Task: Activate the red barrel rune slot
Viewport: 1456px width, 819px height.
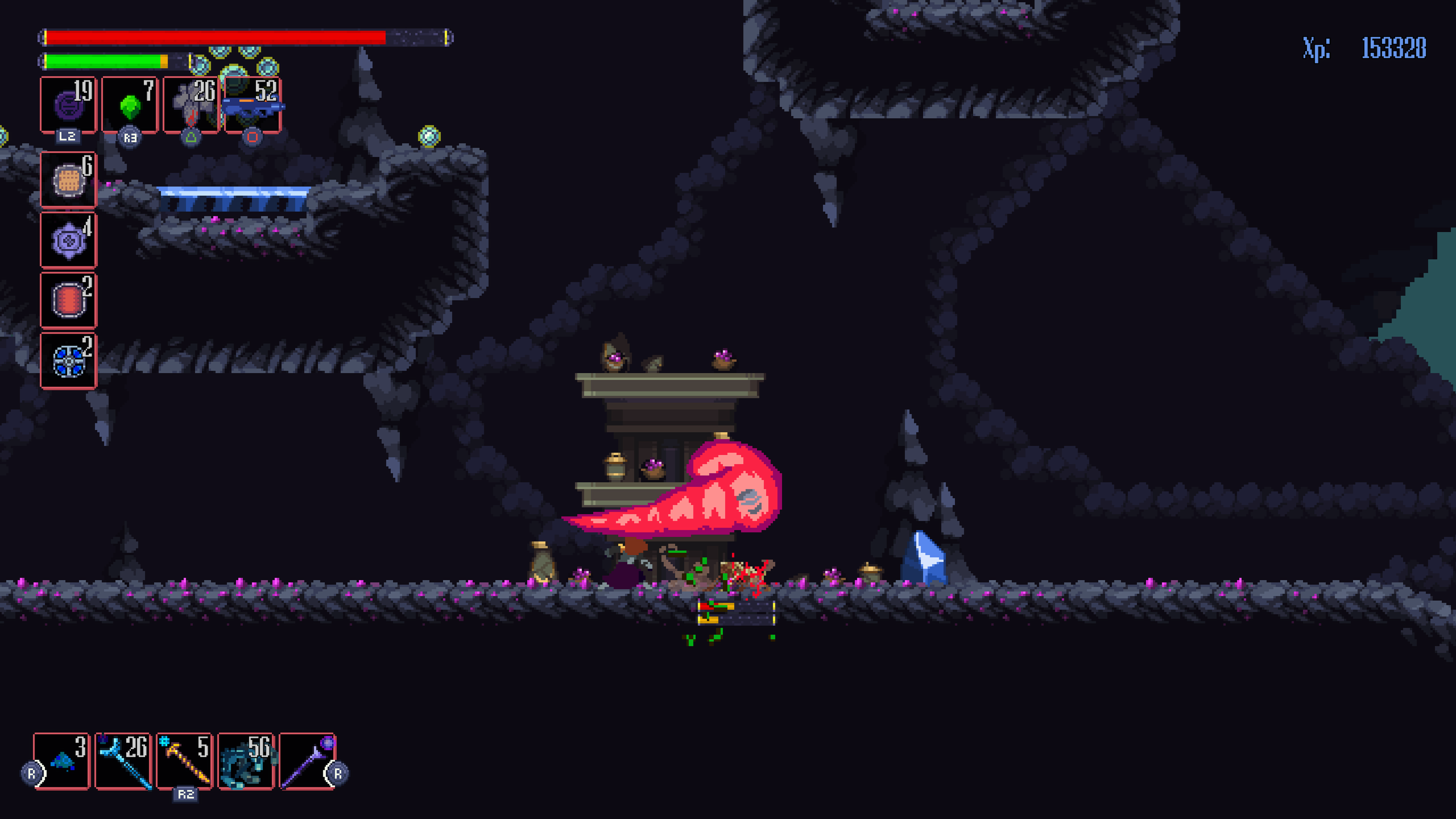Action: coord(68,300)
